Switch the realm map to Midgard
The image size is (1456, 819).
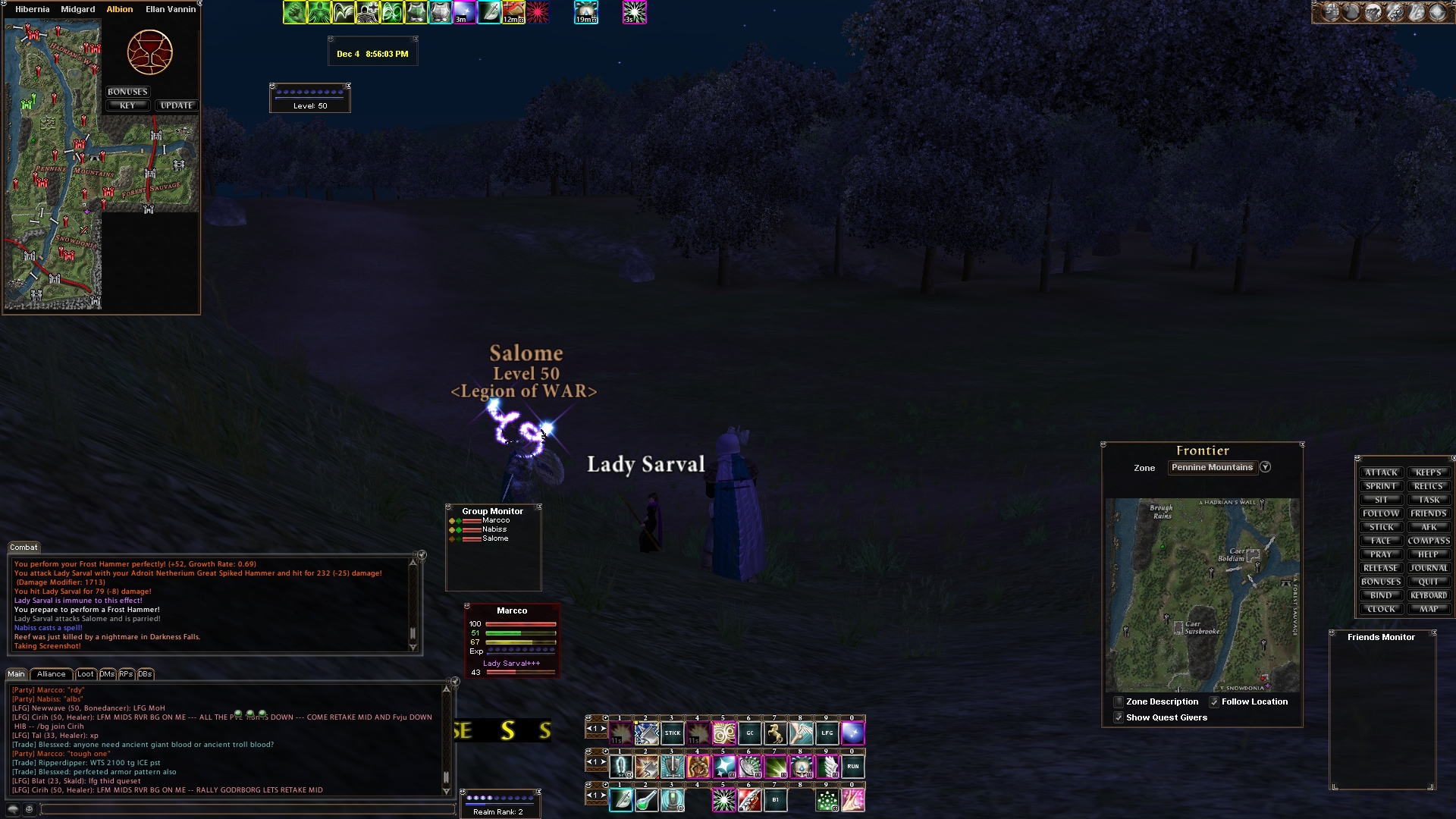pyautogui.click(x=77, y=9)
